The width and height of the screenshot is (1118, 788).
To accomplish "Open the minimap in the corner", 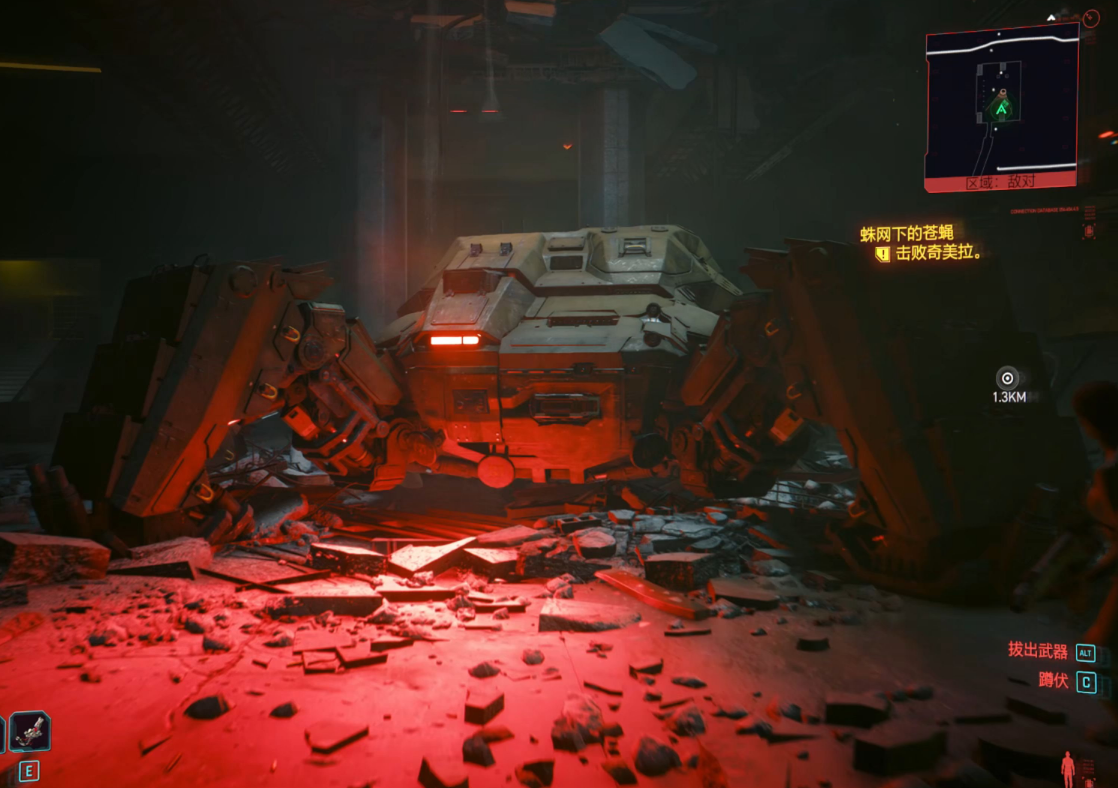I will pos(1001,100).
